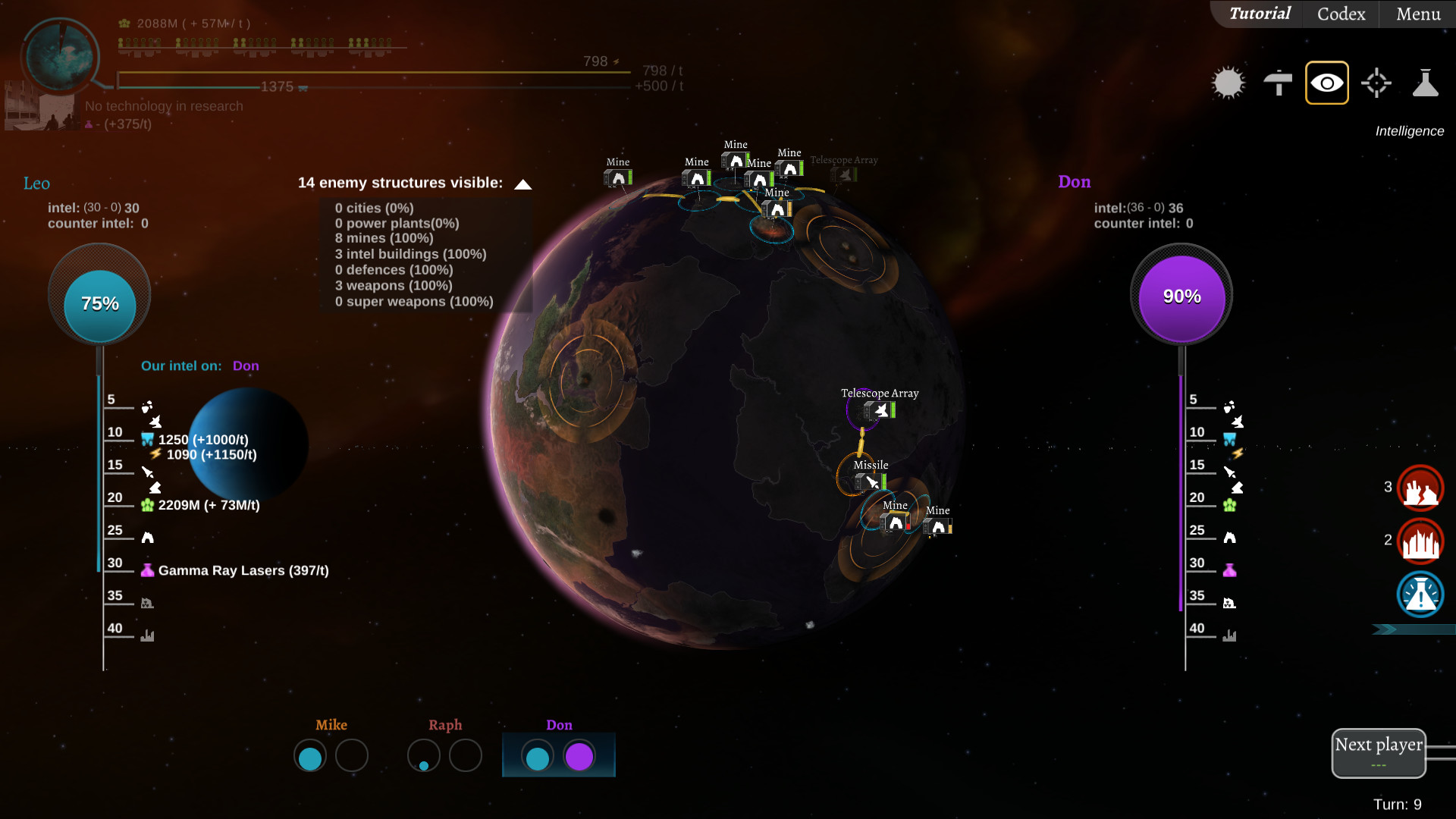1456x819 pixels.
Task: Toggle Raph's player indicator circle
Action: (424, 756)
